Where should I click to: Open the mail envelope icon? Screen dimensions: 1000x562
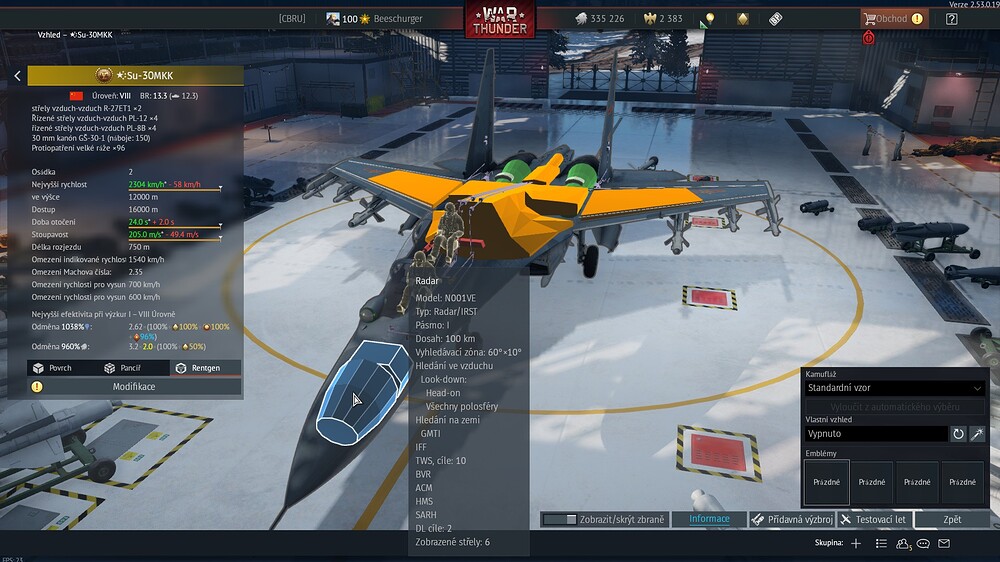pos(944,543)
